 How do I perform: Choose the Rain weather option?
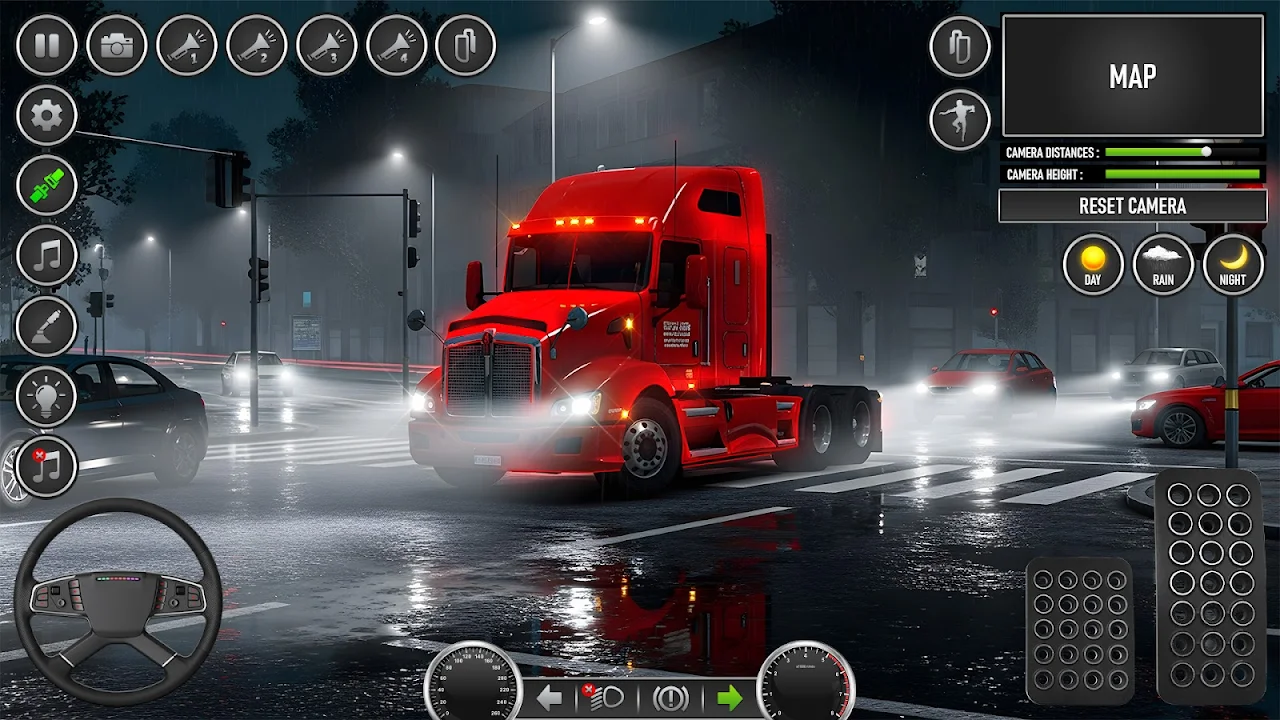1162,264
